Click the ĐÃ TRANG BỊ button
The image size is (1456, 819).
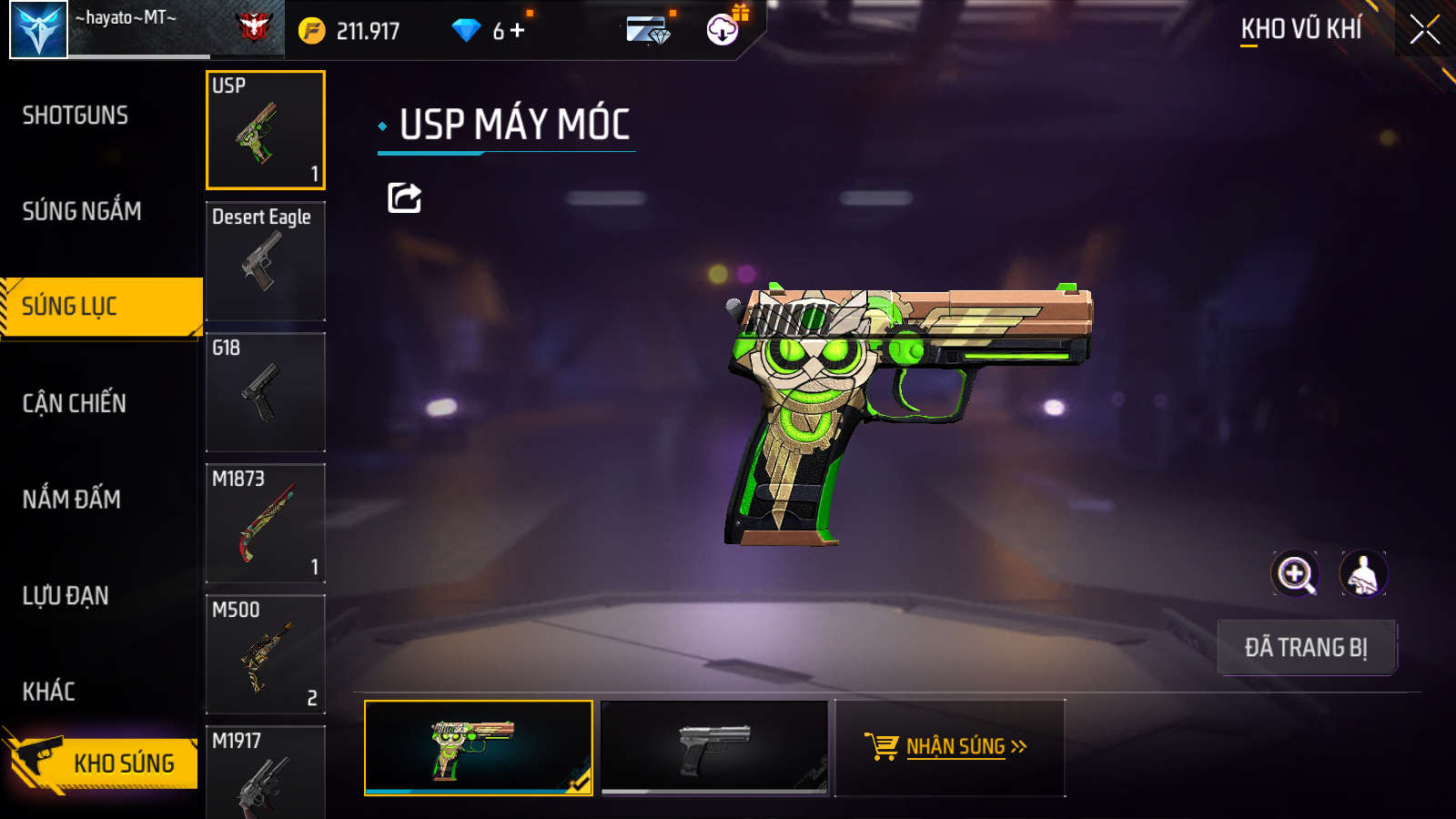tap(1306, 647)
